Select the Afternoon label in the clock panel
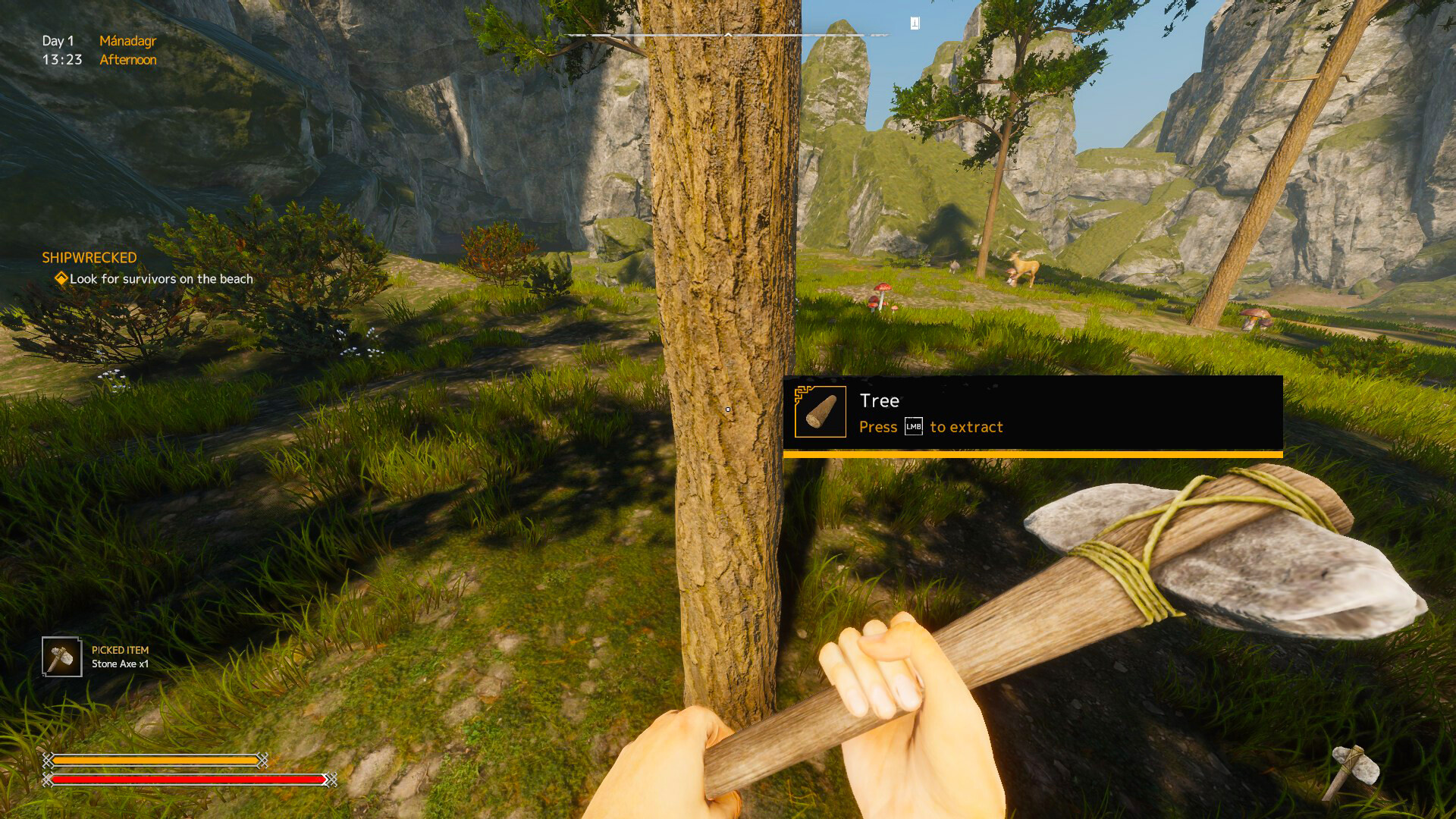 coord(129,59)
